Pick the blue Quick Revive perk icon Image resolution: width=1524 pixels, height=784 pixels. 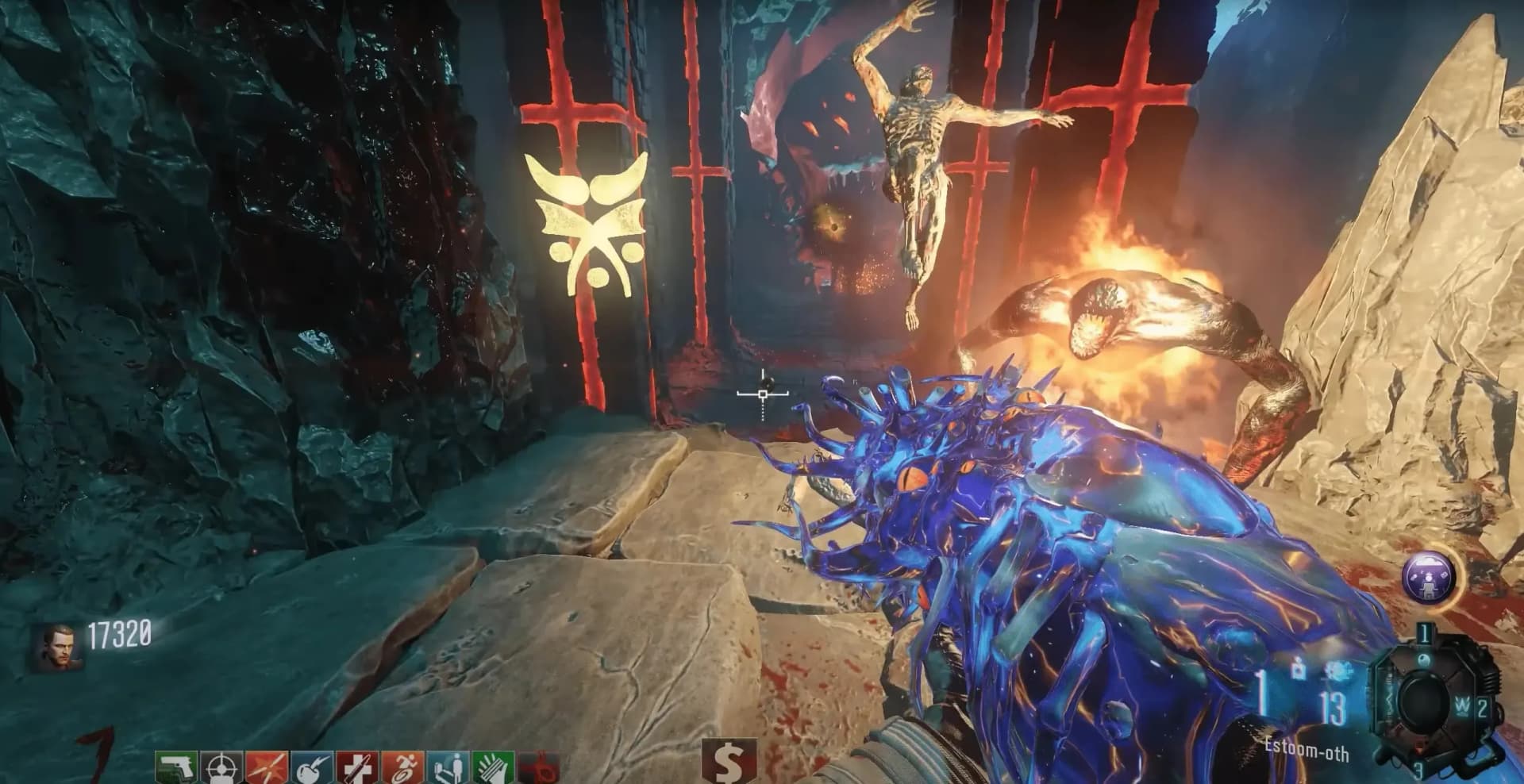coord(447,767)
